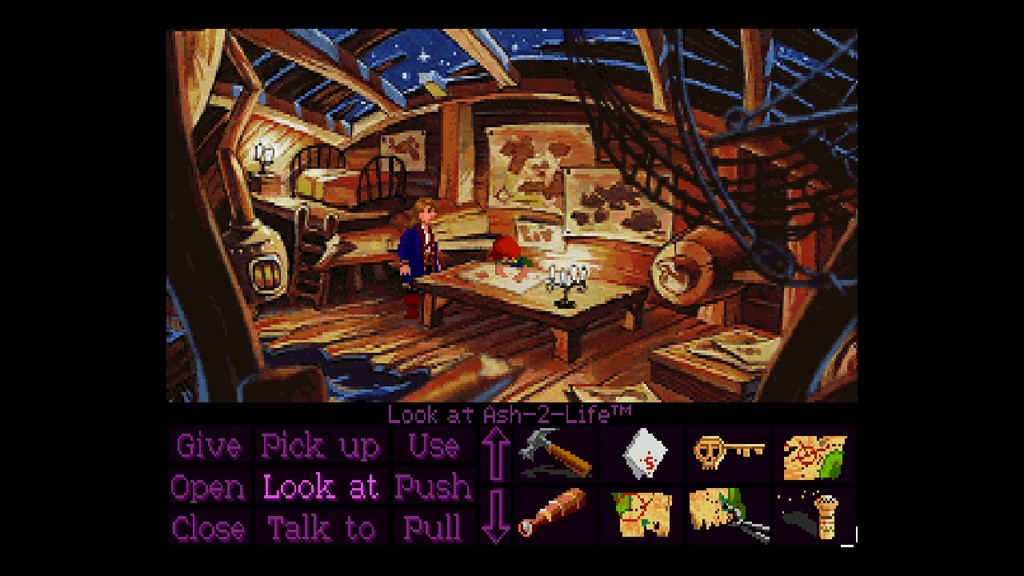Choose the Talk to verb
The height and width of the screenshot is (576, 1024).
[320, 528]
